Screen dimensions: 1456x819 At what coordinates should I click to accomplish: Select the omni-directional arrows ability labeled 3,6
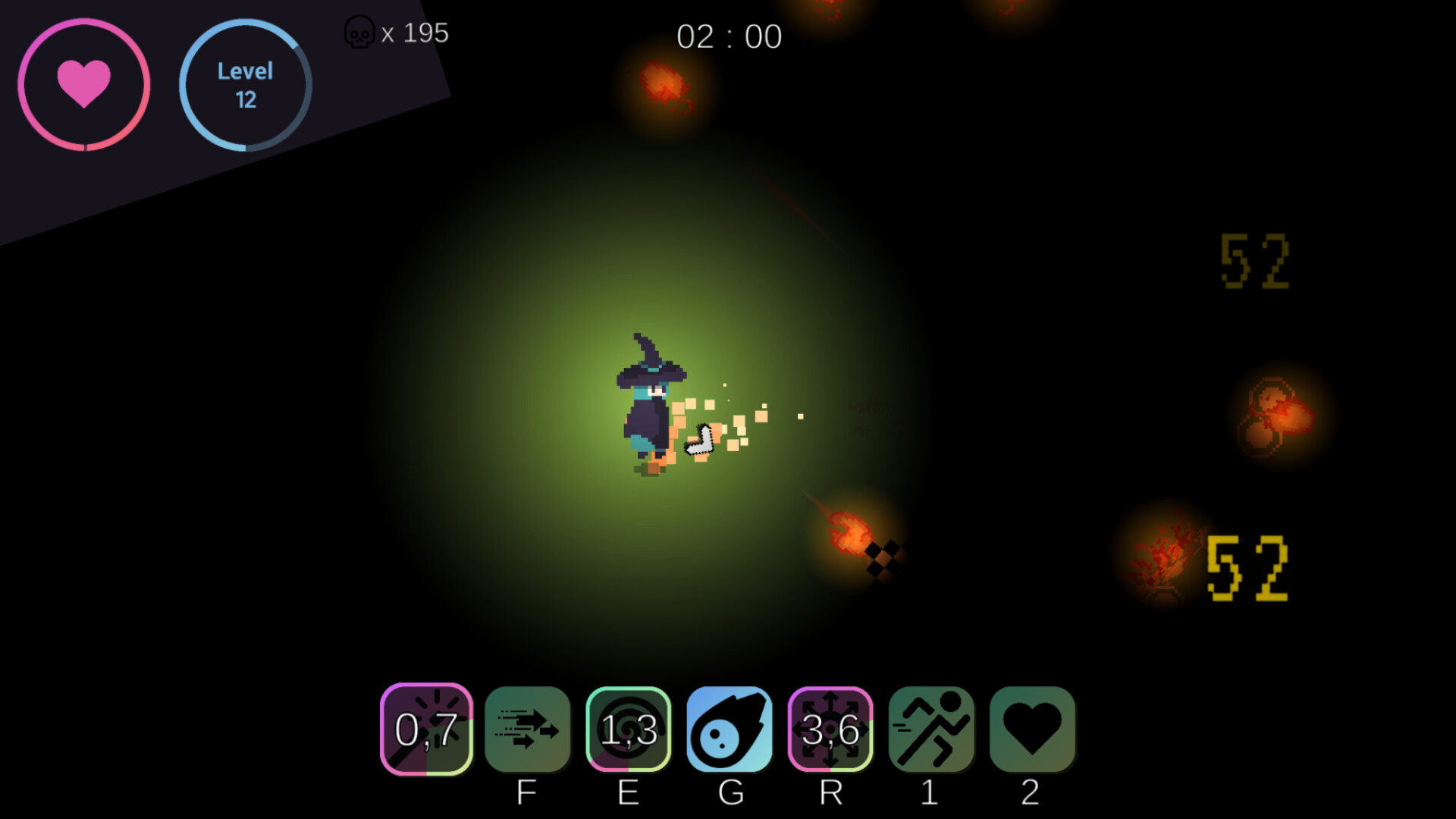coord(830,730)
